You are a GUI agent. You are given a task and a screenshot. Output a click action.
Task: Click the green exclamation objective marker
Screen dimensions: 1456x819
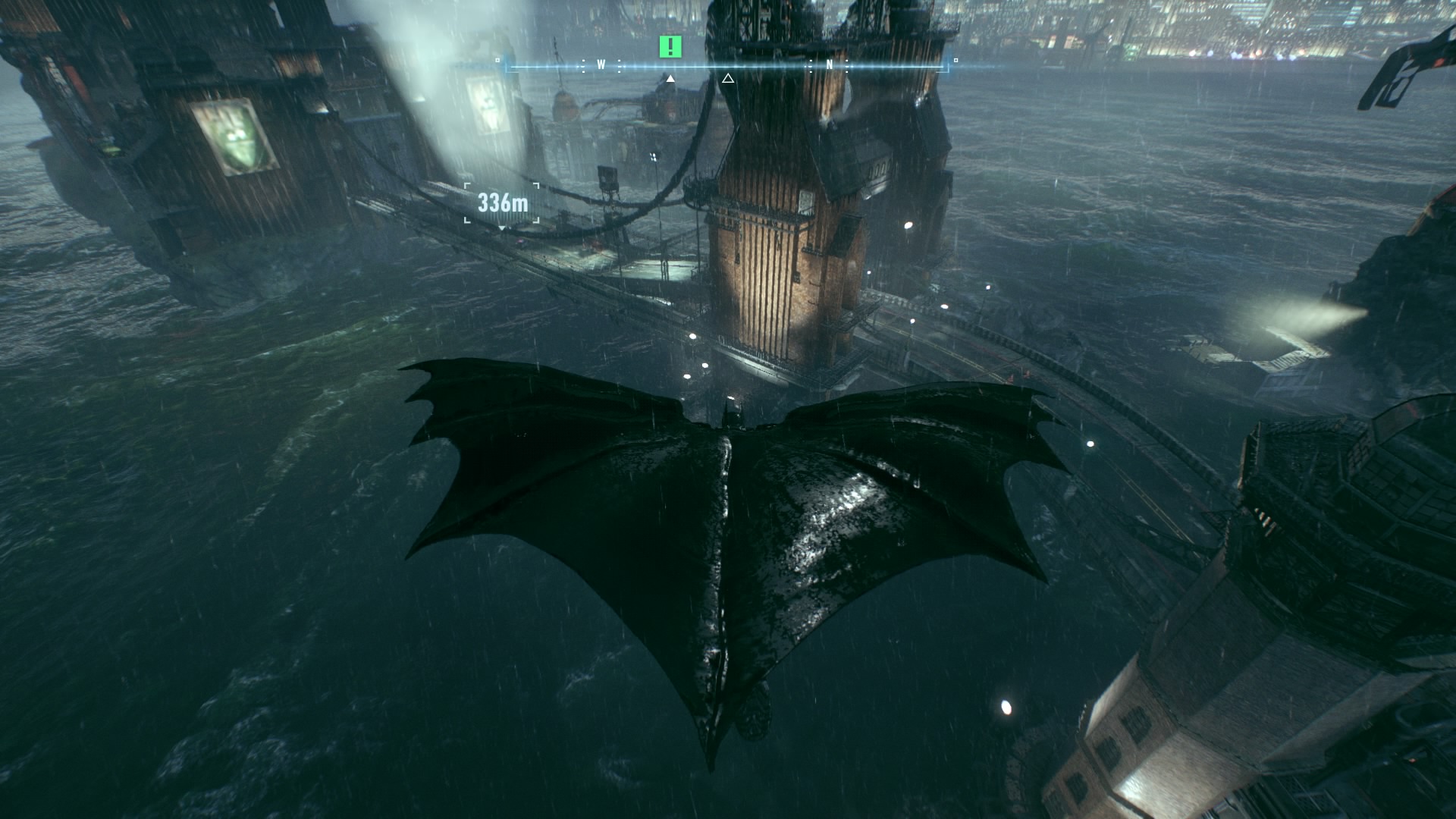[670, 47]
